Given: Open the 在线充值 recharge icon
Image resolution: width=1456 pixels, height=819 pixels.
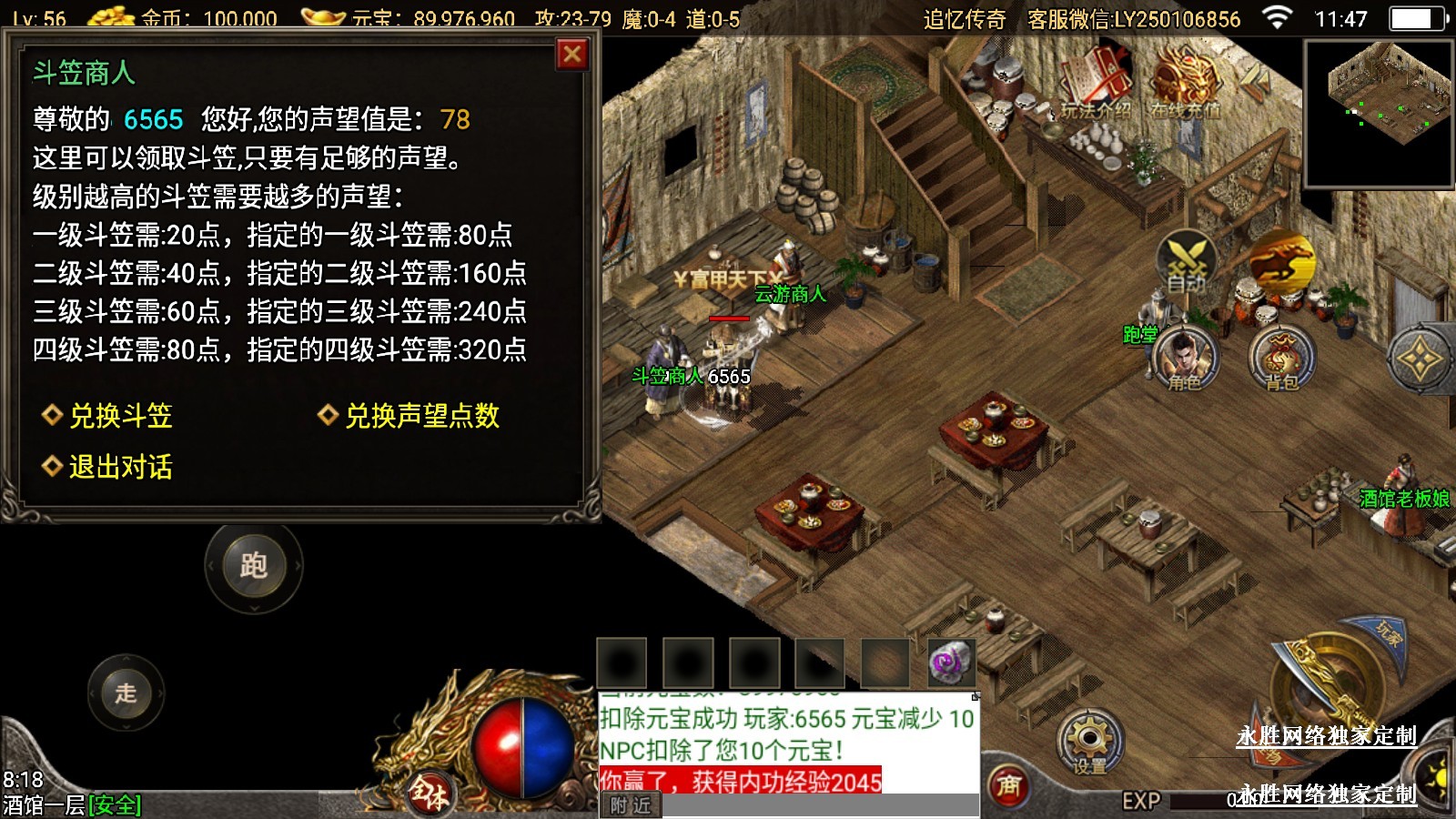Looking at the screenshot, I should (1184, 82).
